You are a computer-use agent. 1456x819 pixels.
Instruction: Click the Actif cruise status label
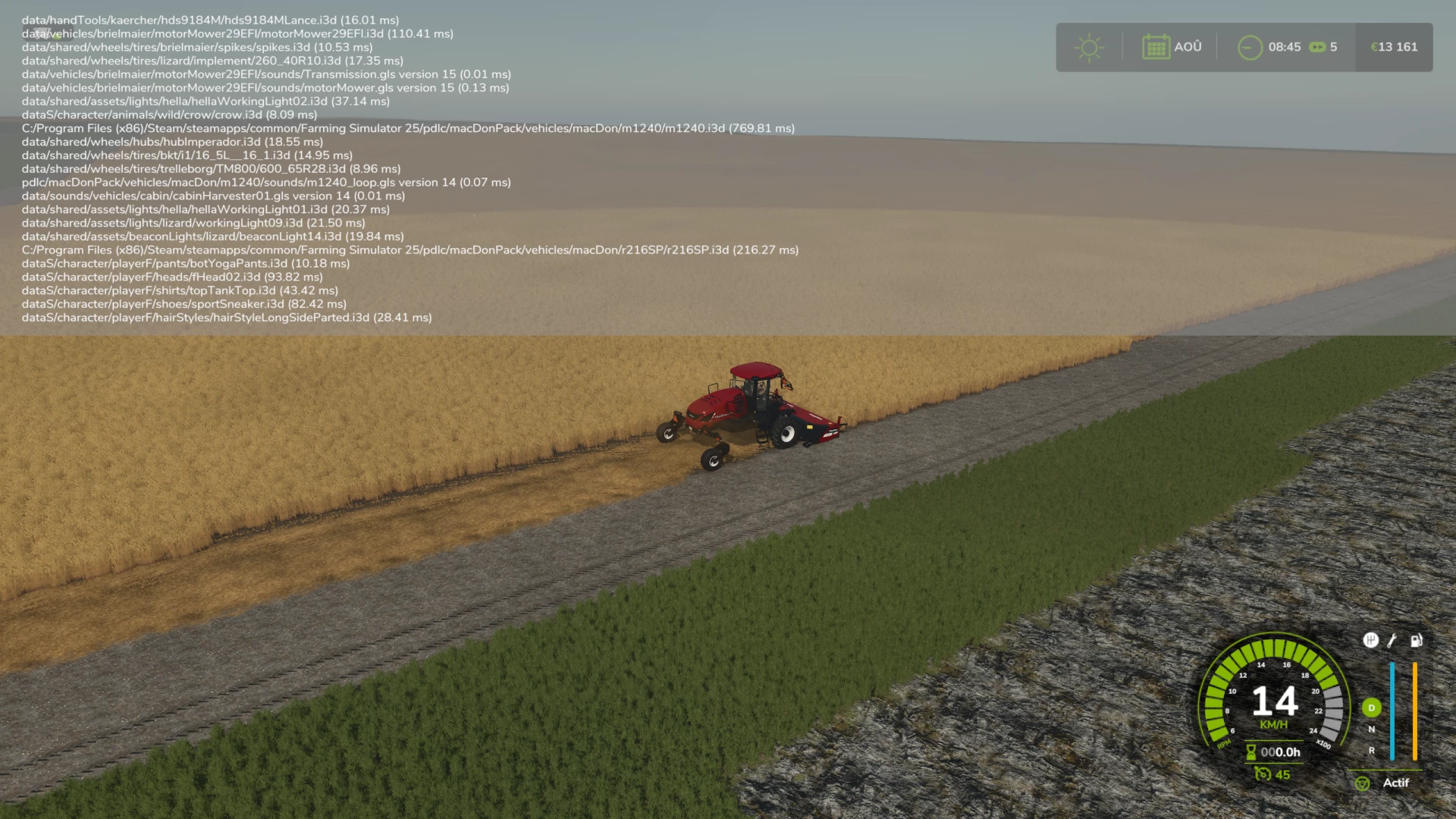pyautogui.click(x=1398, y=783)
